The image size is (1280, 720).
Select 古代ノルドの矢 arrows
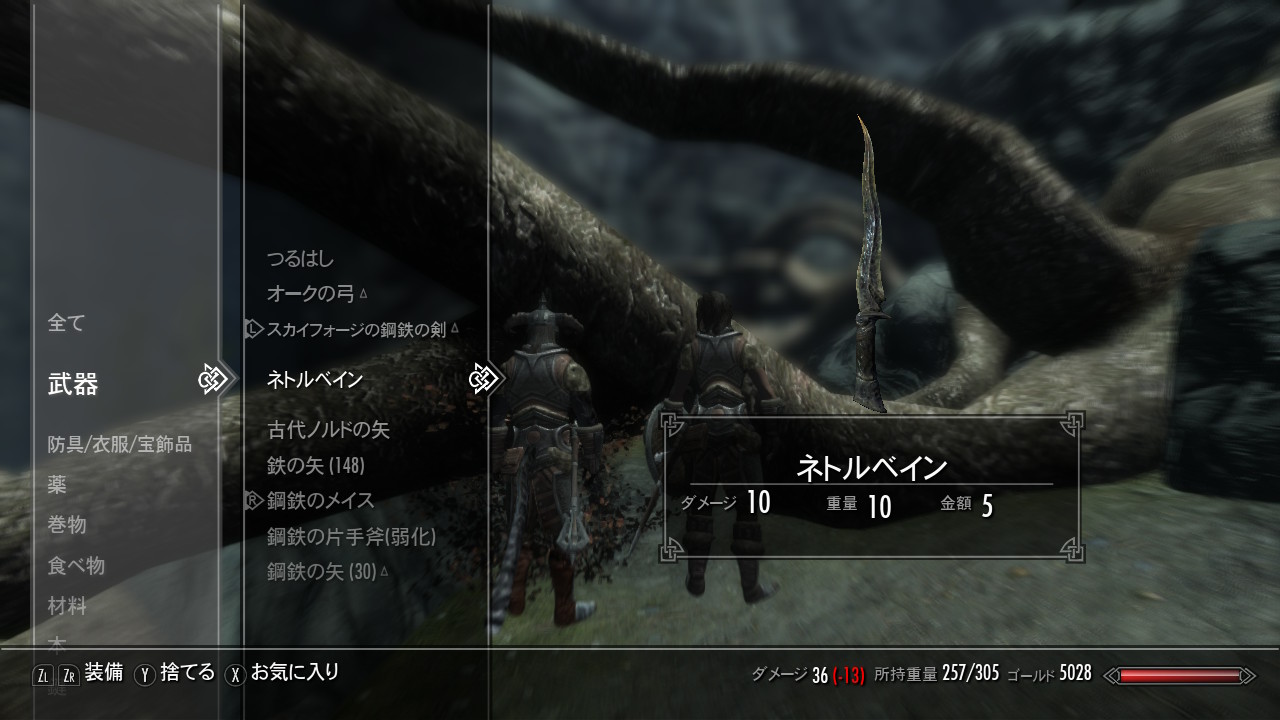(x=328, y=430)
